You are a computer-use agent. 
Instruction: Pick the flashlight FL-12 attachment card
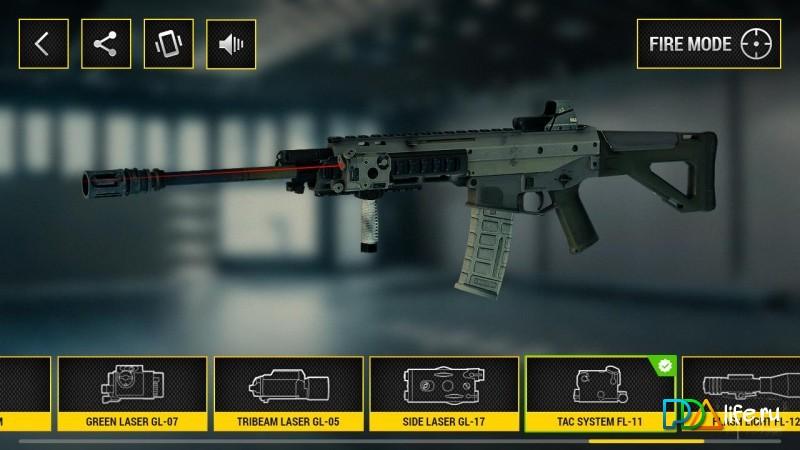[x=745, y=394]
